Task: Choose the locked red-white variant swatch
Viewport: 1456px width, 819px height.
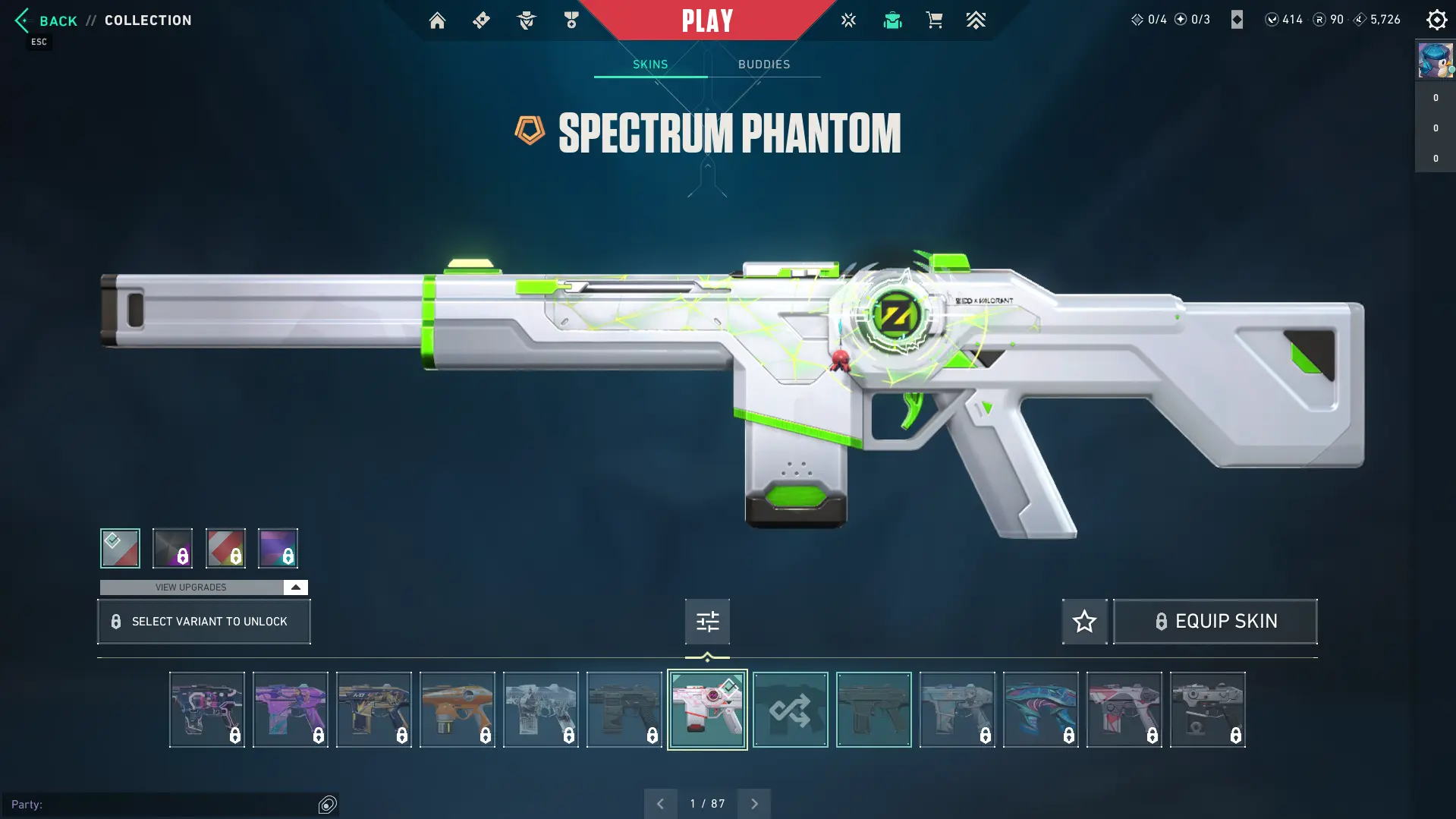Action: coord(225,548)
